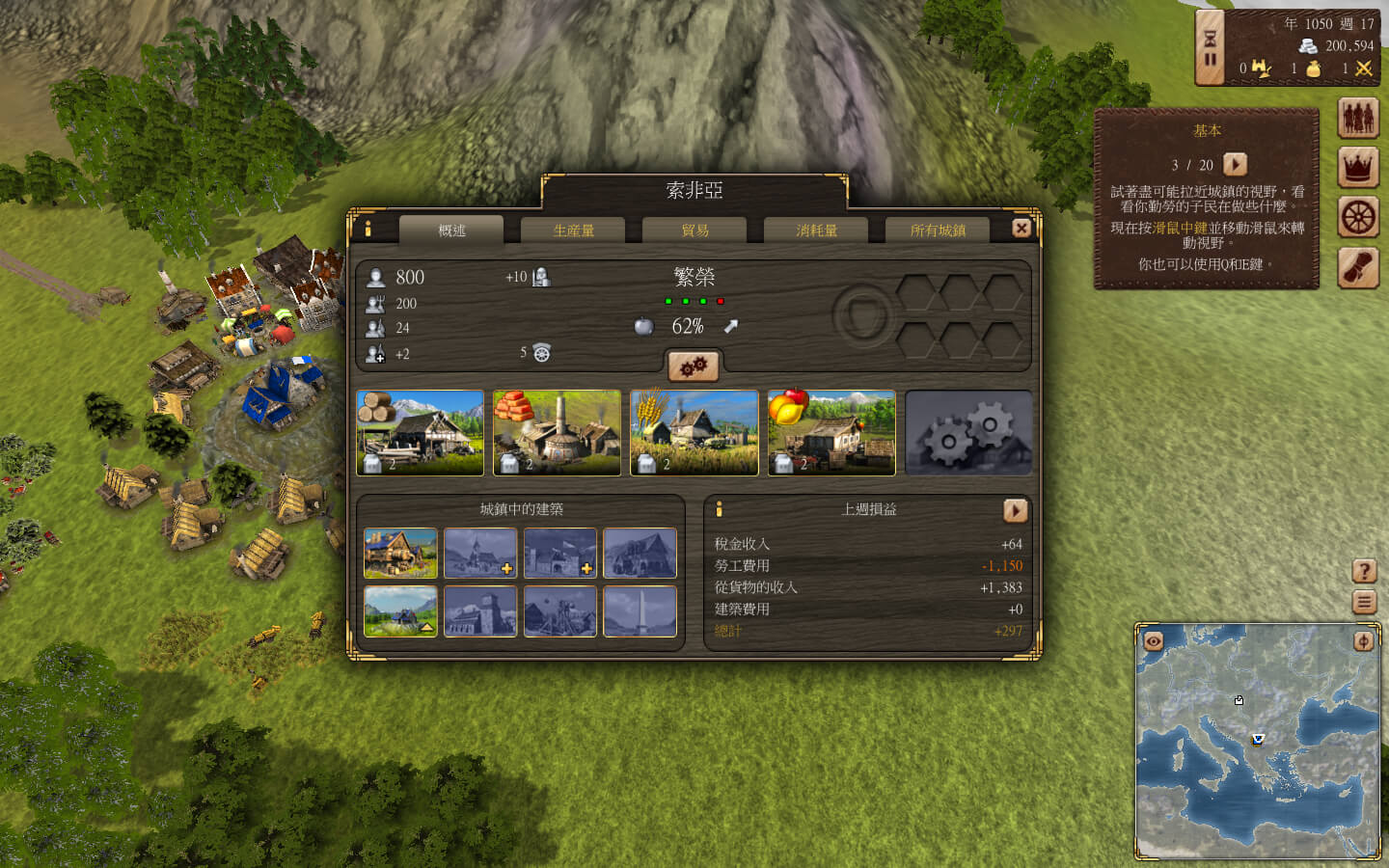The height and width of the screenshot is (868, 1389).
Task: Click the red gears production button
Action: pyautogui.click(x=694, y=366)
